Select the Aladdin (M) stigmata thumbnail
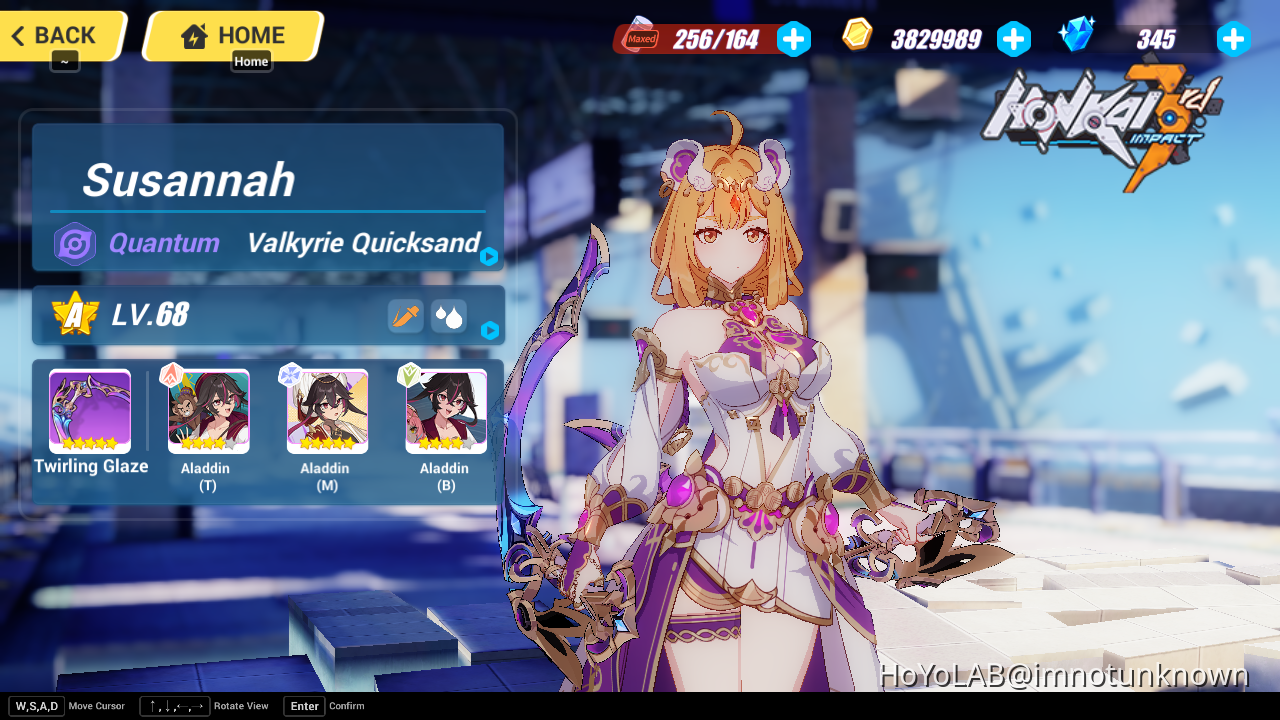1280x720 pixels. click(327, 410)
